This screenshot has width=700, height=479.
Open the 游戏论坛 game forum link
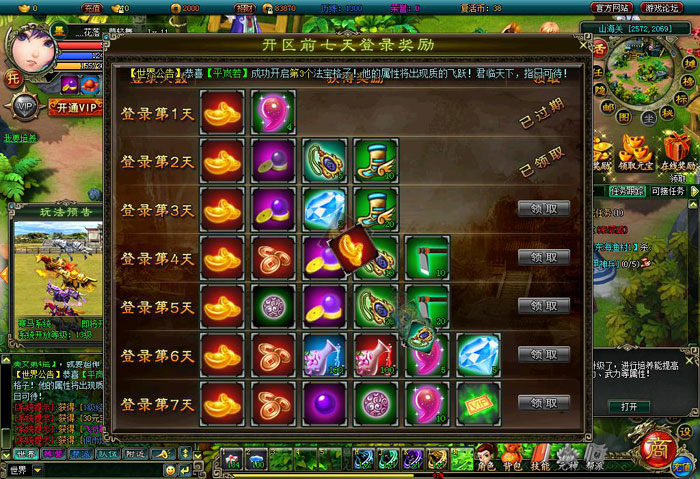[x=662, y=8]
